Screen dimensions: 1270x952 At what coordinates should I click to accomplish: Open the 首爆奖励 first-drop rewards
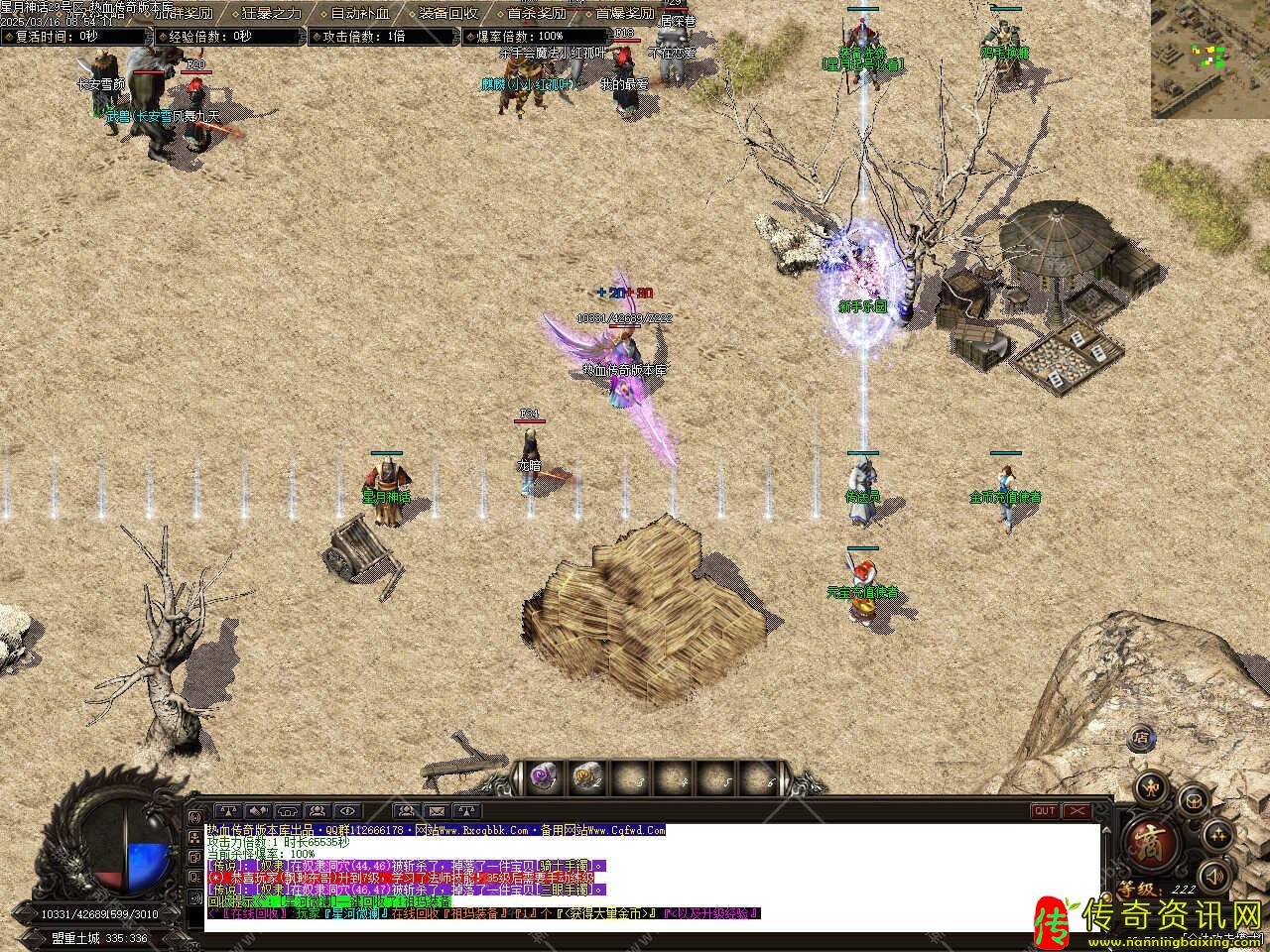[624, 13]
